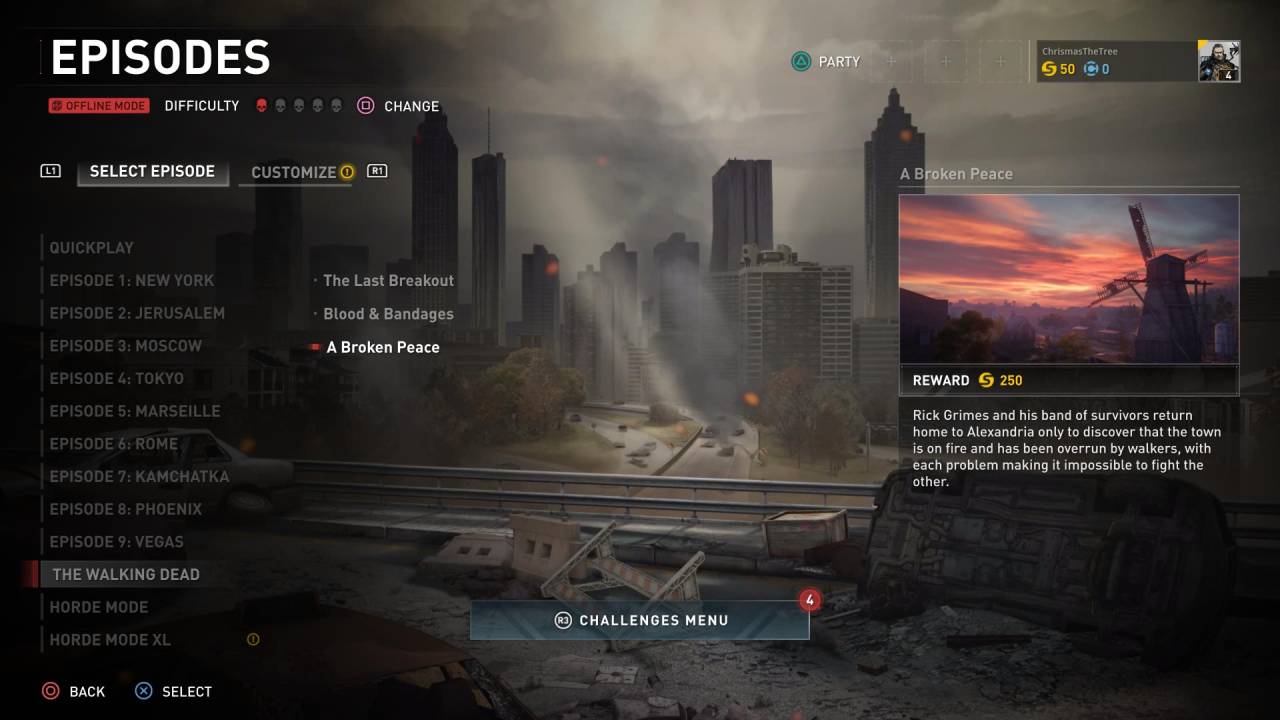The width and height of the screenshot is (1280, 720).
Task: Click the gold coin currency icon
Action: click(x=1048, y=69)
